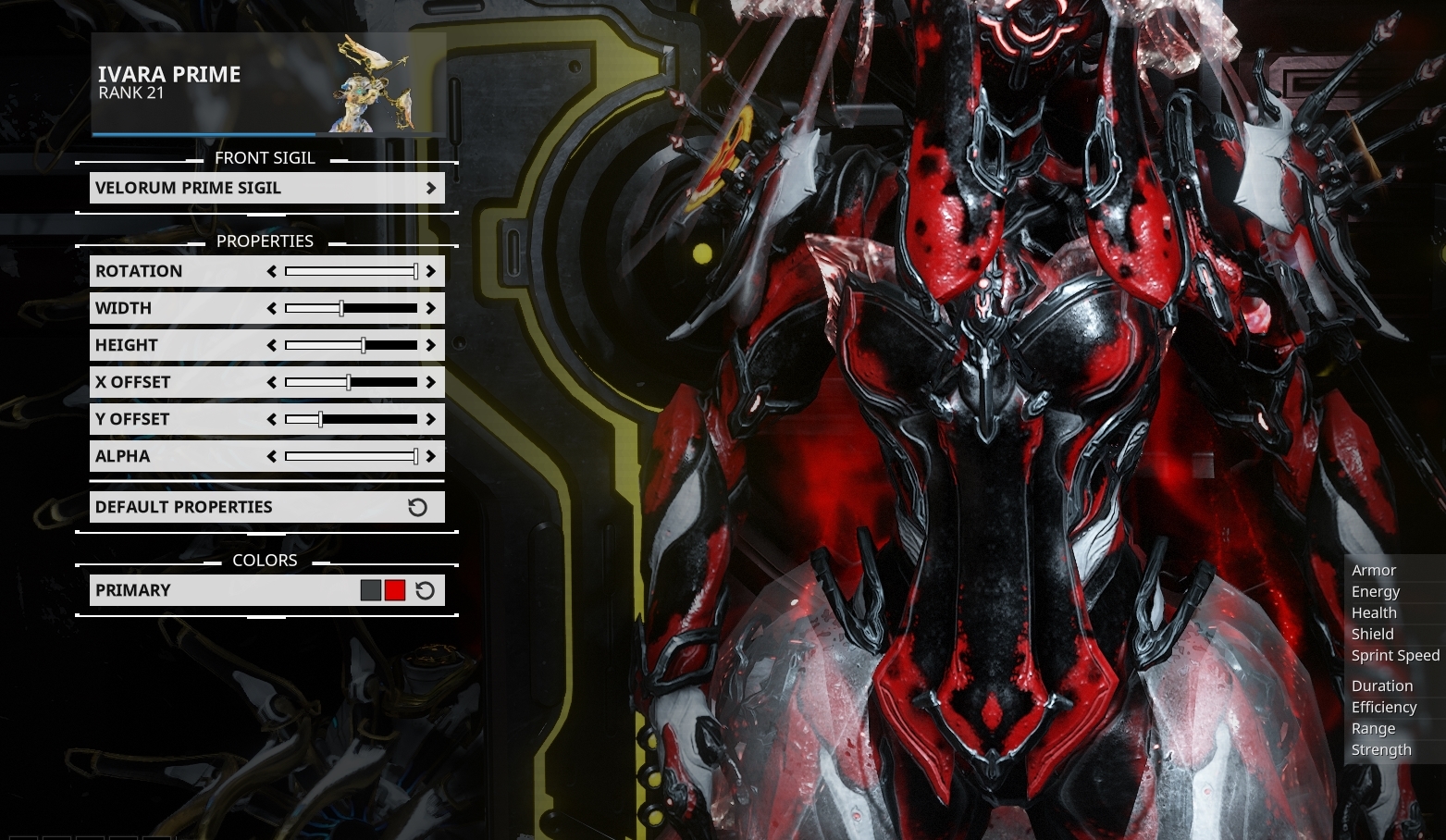Select the red Primary color swatch
This screenshot has width=1446, height=840.
click(x=394, y=589)
